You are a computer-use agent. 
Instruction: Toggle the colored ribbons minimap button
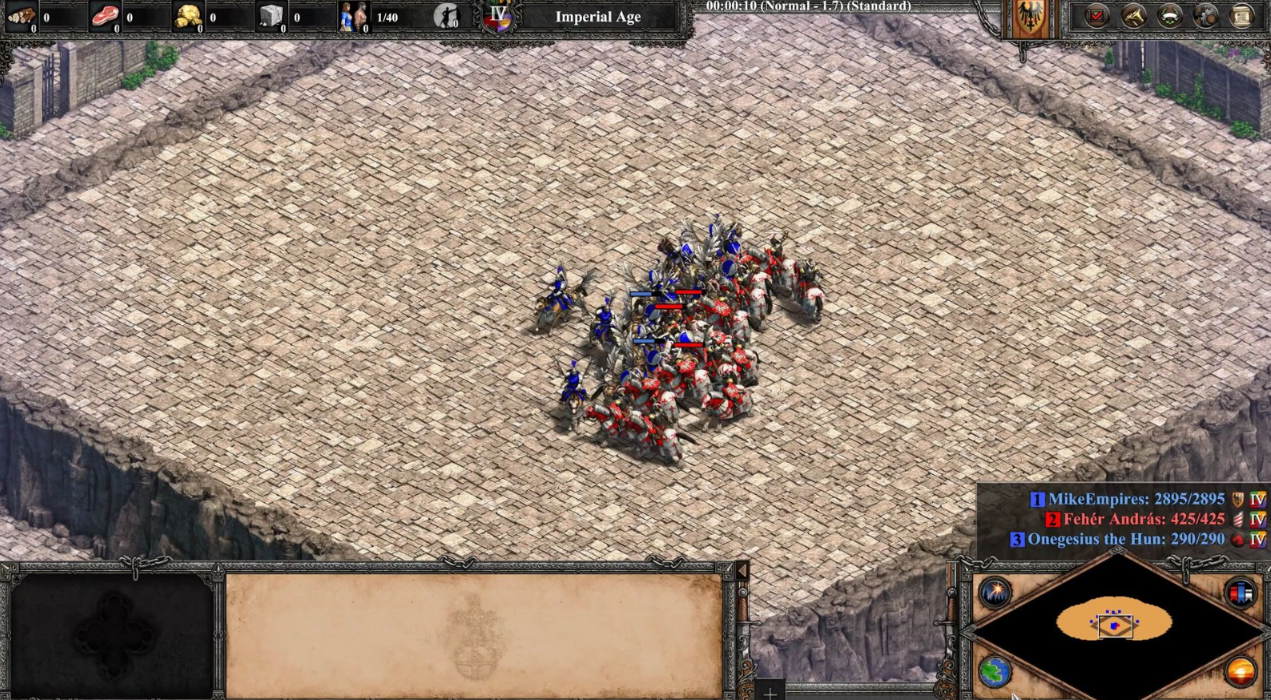(x=1241, y=592)
